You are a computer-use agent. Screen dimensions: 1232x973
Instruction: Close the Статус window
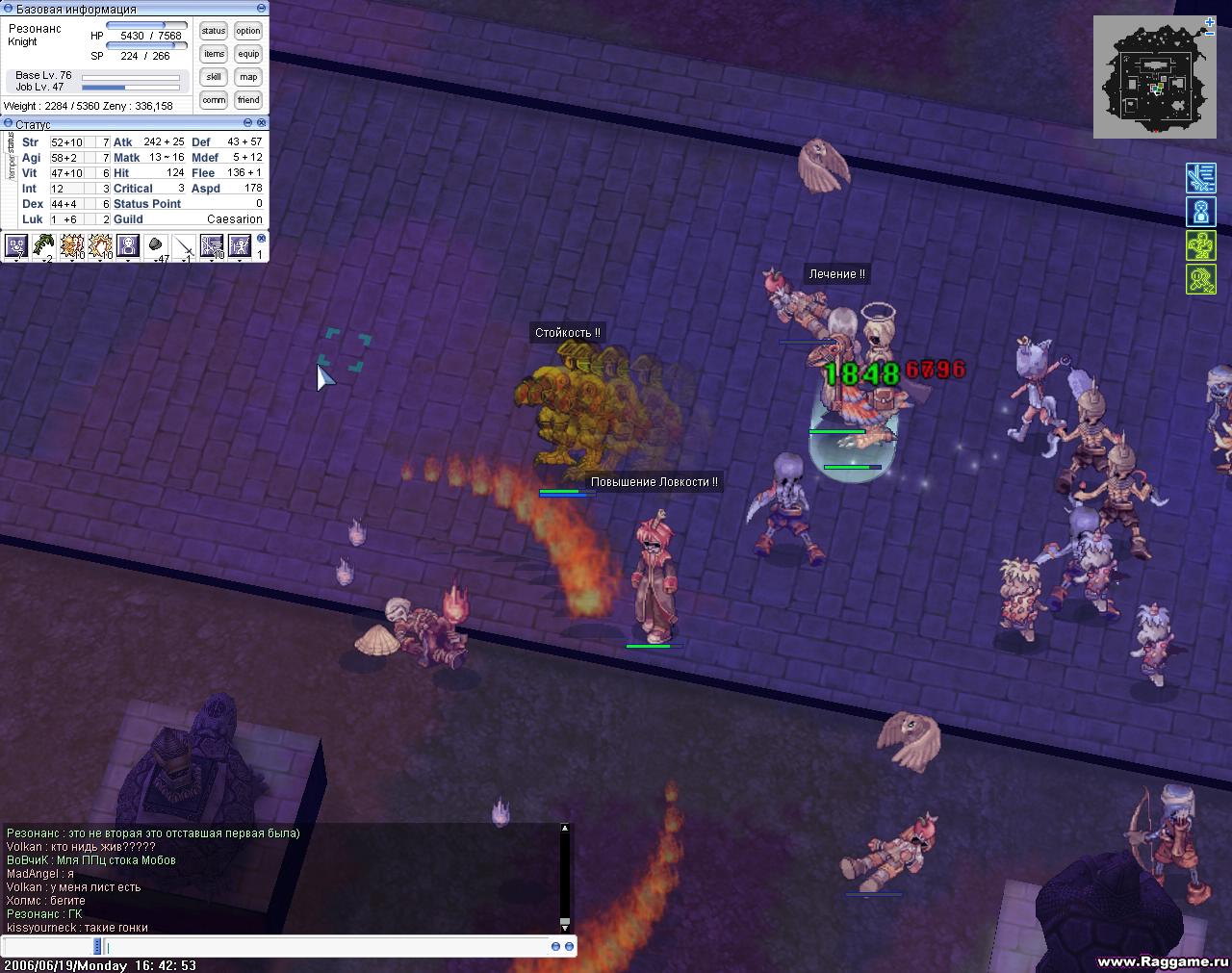tap(262, 123)
